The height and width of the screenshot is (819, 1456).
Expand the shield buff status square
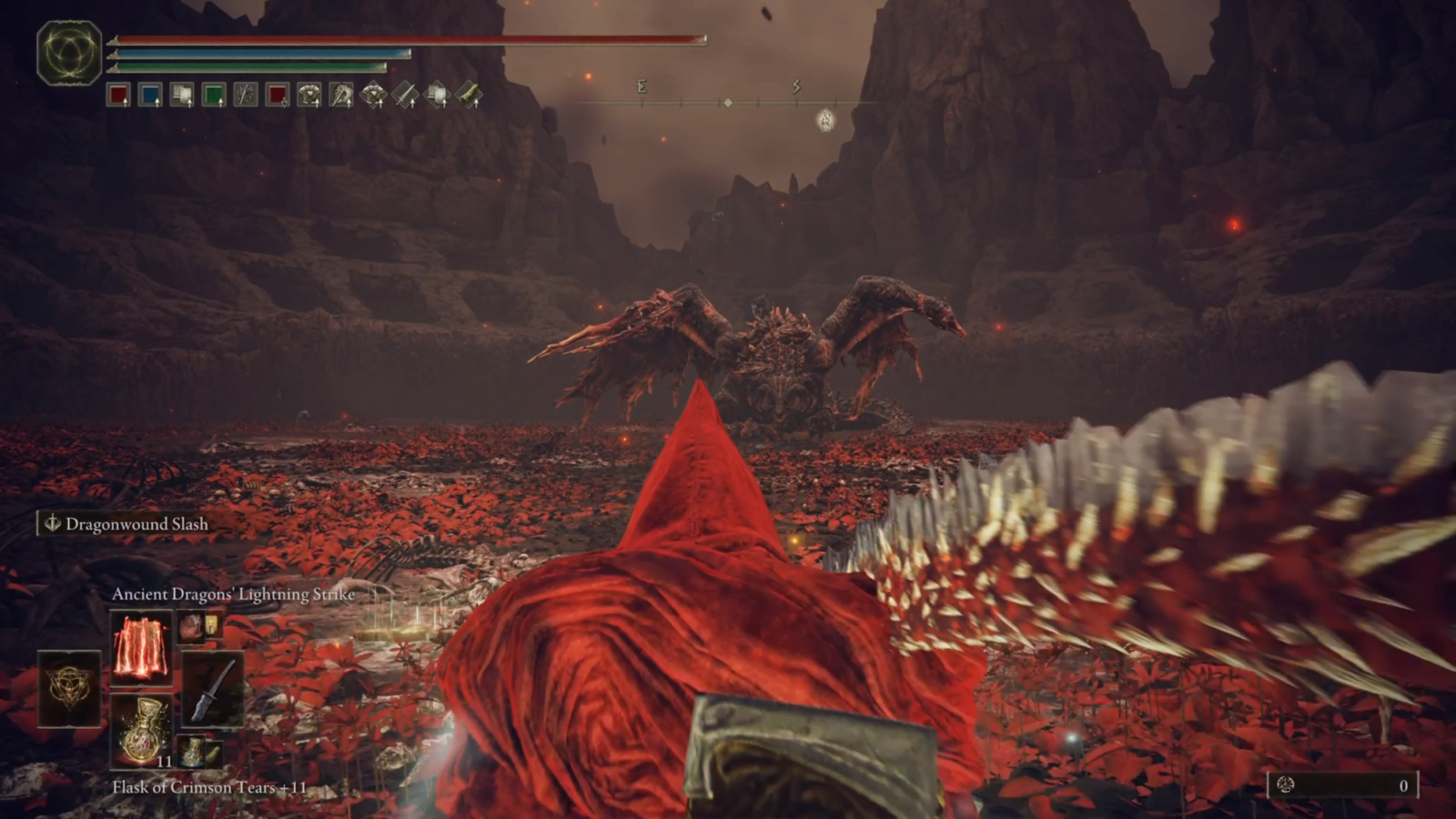pyautogui.click(x=182, y=96)
